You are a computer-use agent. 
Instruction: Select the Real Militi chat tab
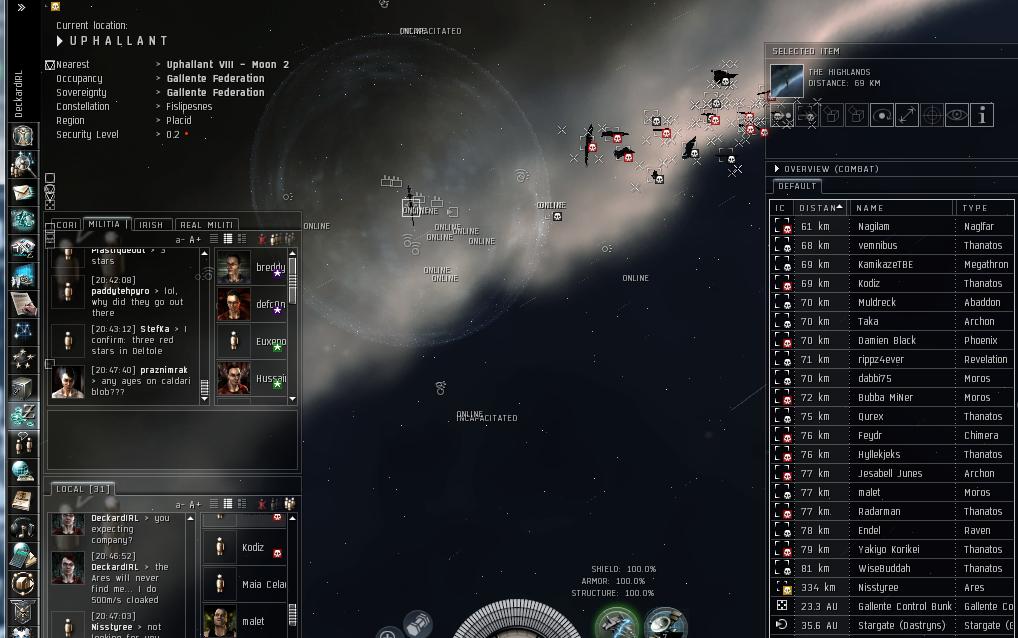click(206, 225)
